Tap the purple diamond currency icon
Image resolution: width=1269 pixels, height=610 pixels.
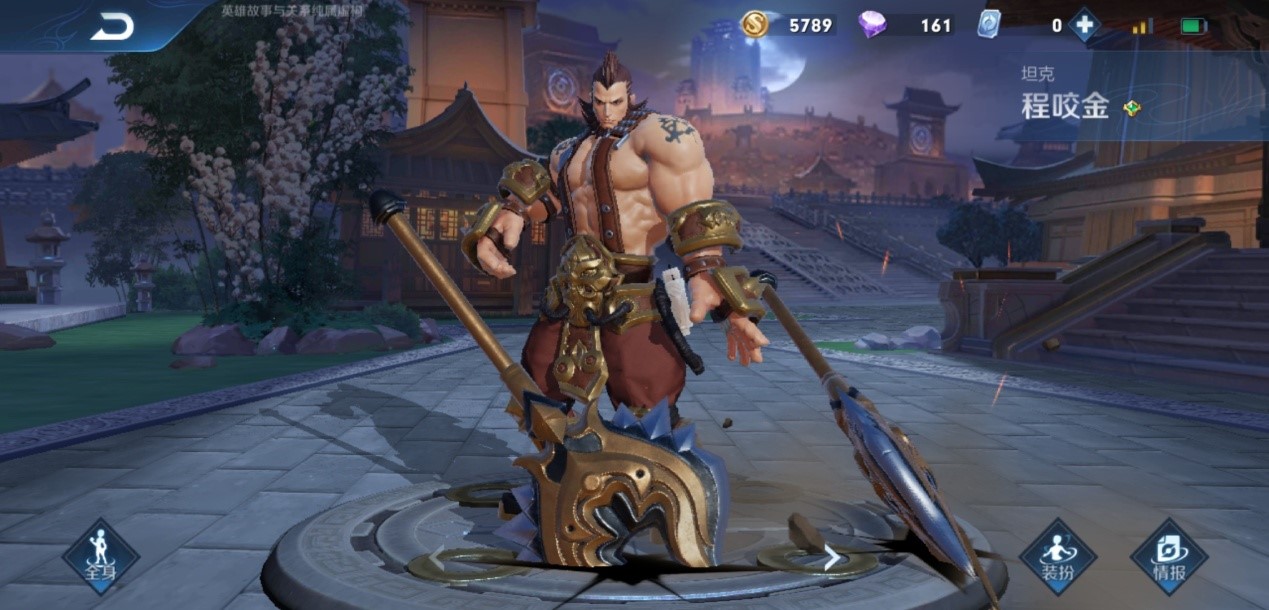[x=873, y=25]
